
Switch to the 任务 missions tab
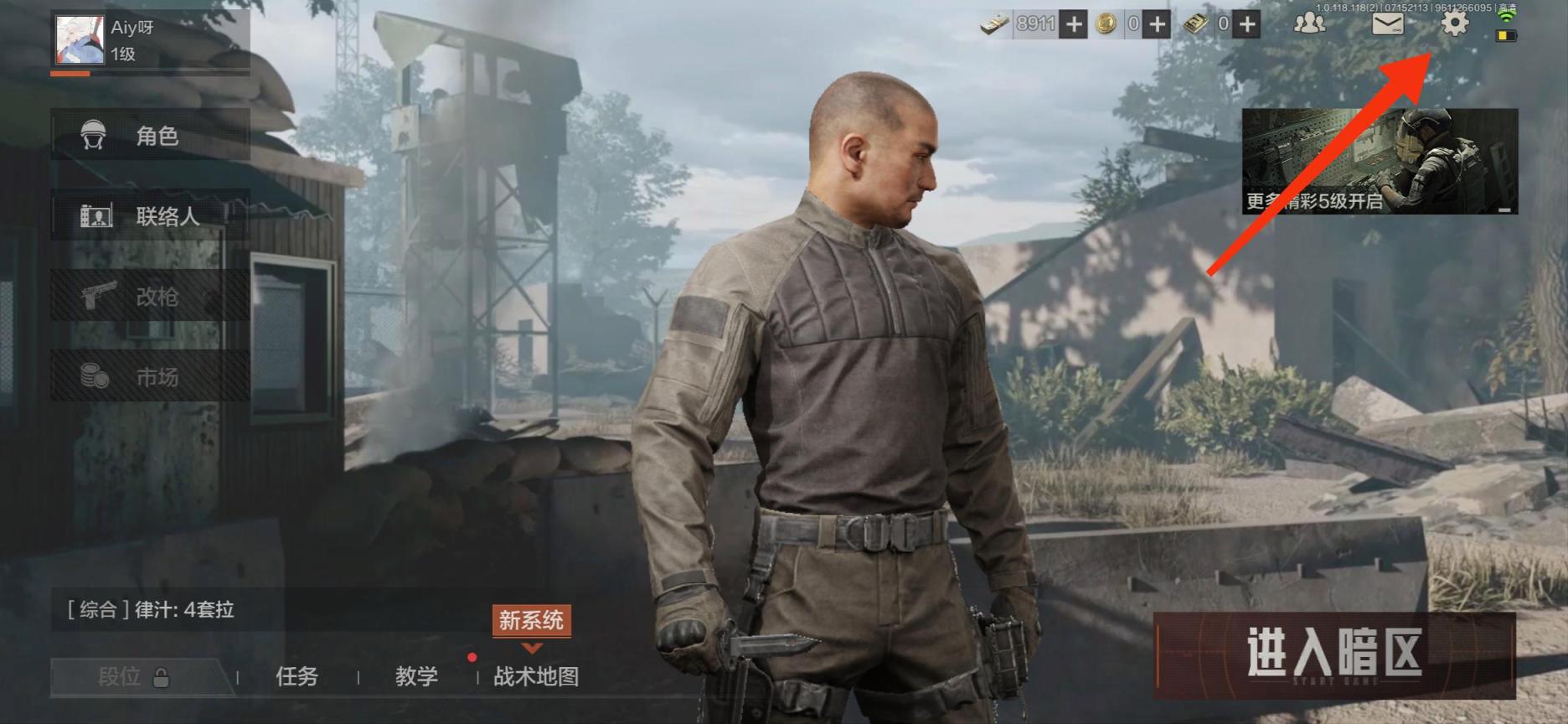point(297,676)
